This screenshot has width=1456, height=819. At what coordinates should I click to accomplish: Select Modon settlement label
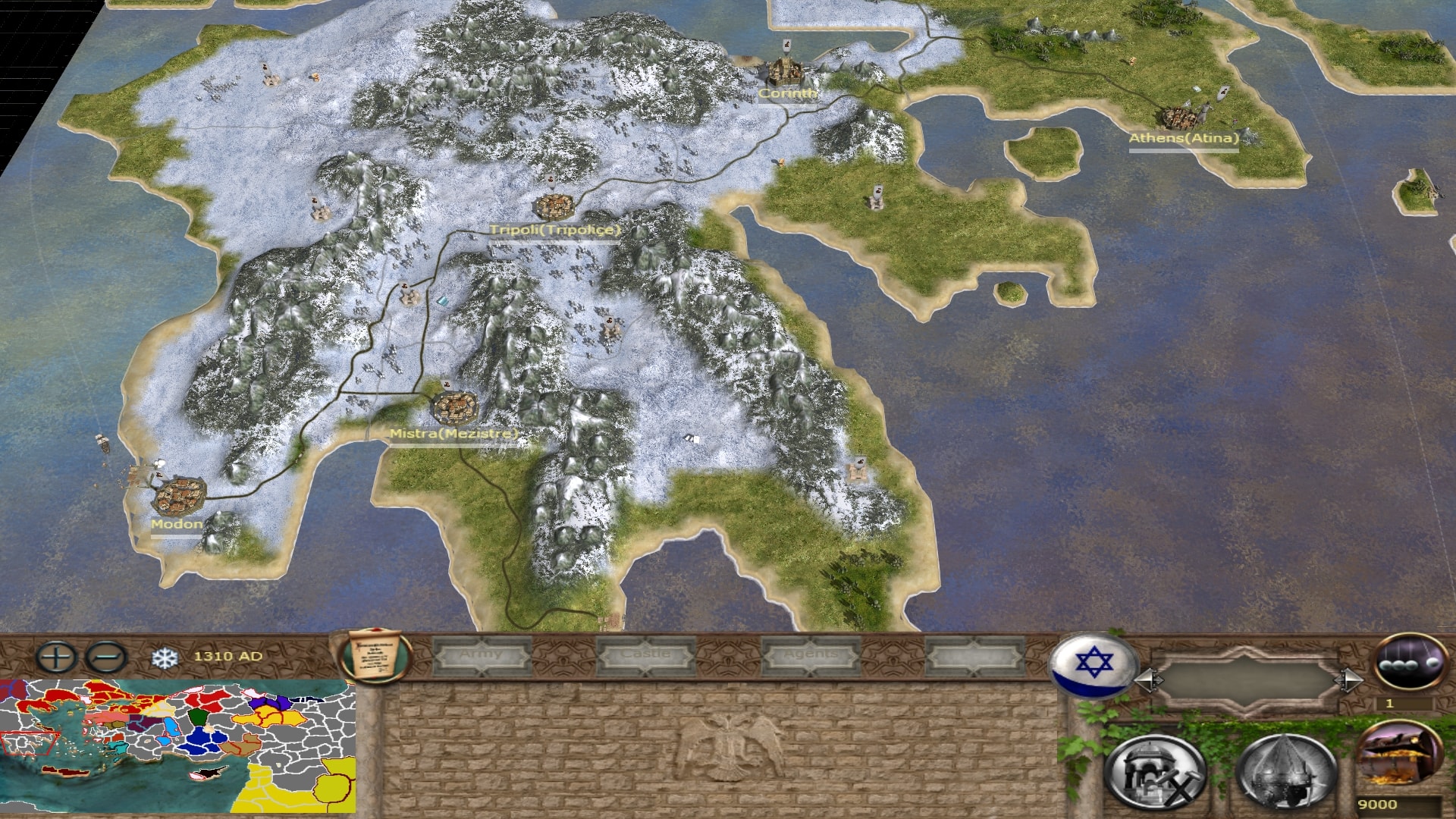pos(176,524)
